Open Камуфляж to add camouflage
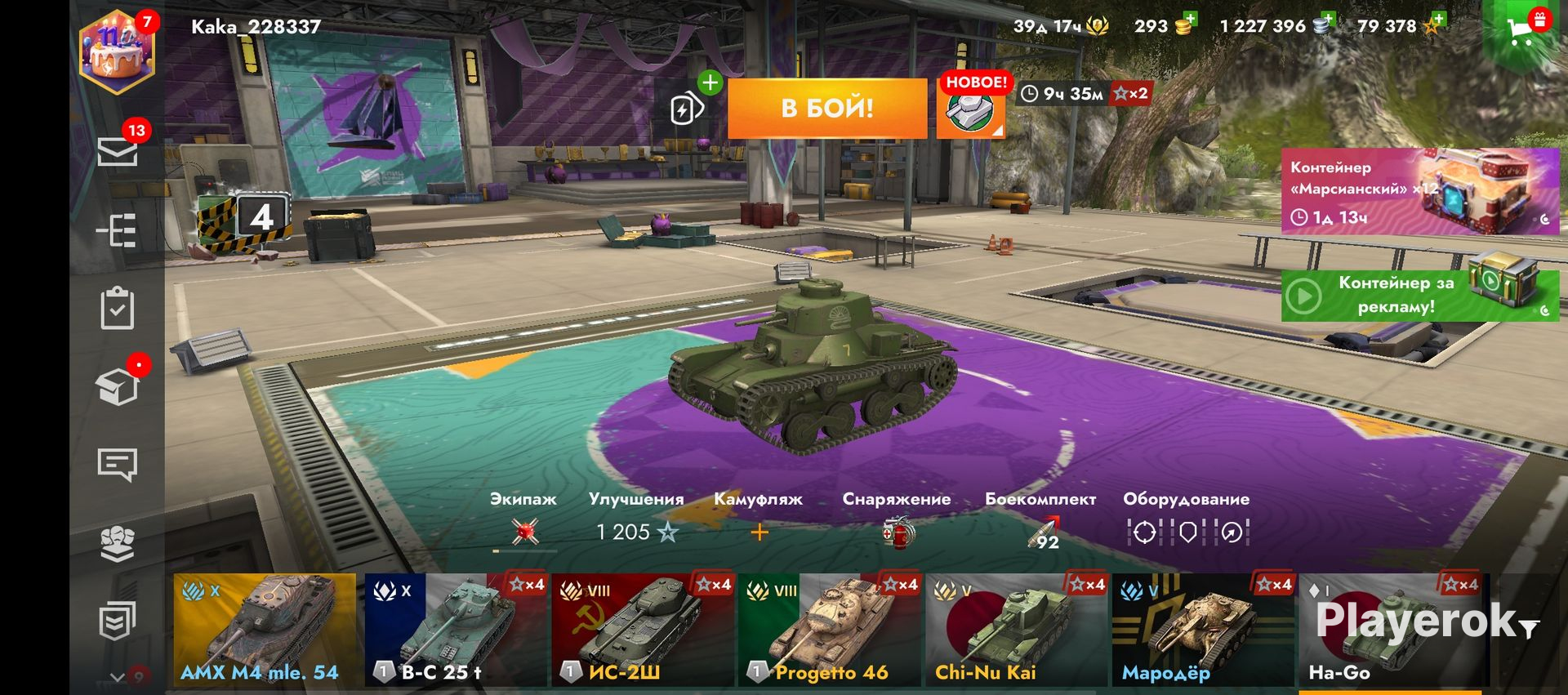 tap(759, 523)
